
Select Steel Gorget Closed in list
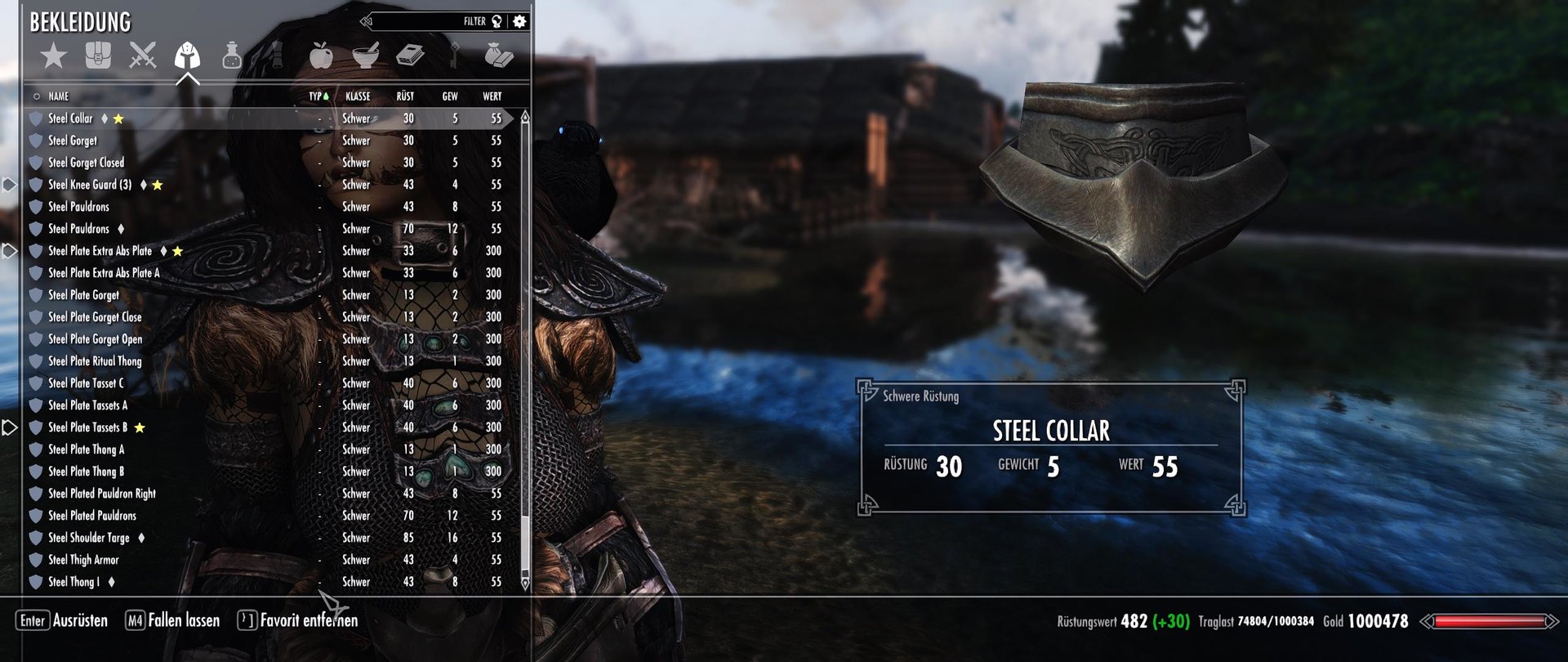pyautogui.click(x=86, y=163)
